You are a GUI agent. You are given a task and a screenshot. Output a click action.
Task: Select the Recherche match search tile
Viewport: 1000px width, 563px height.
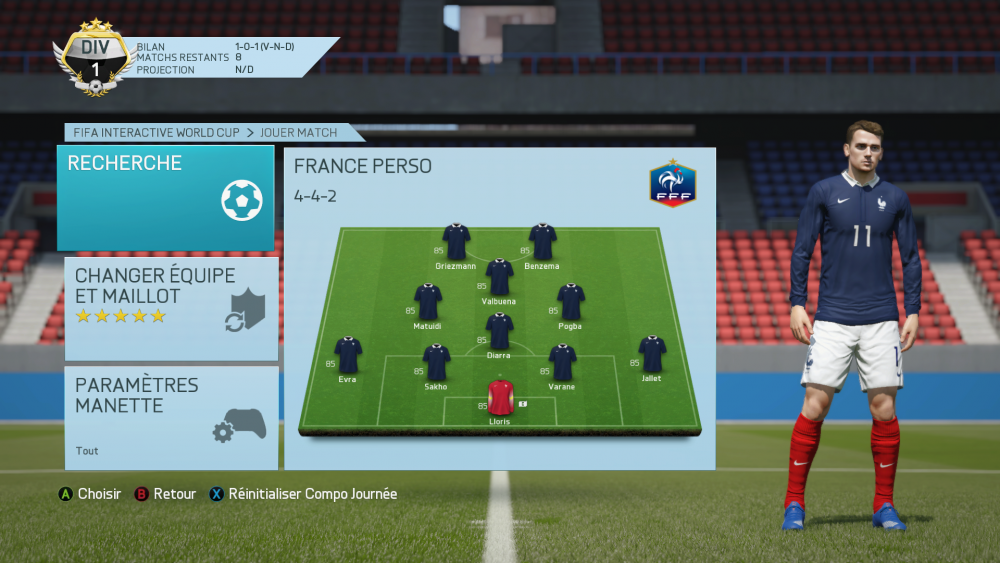click(x=165, y=197)
